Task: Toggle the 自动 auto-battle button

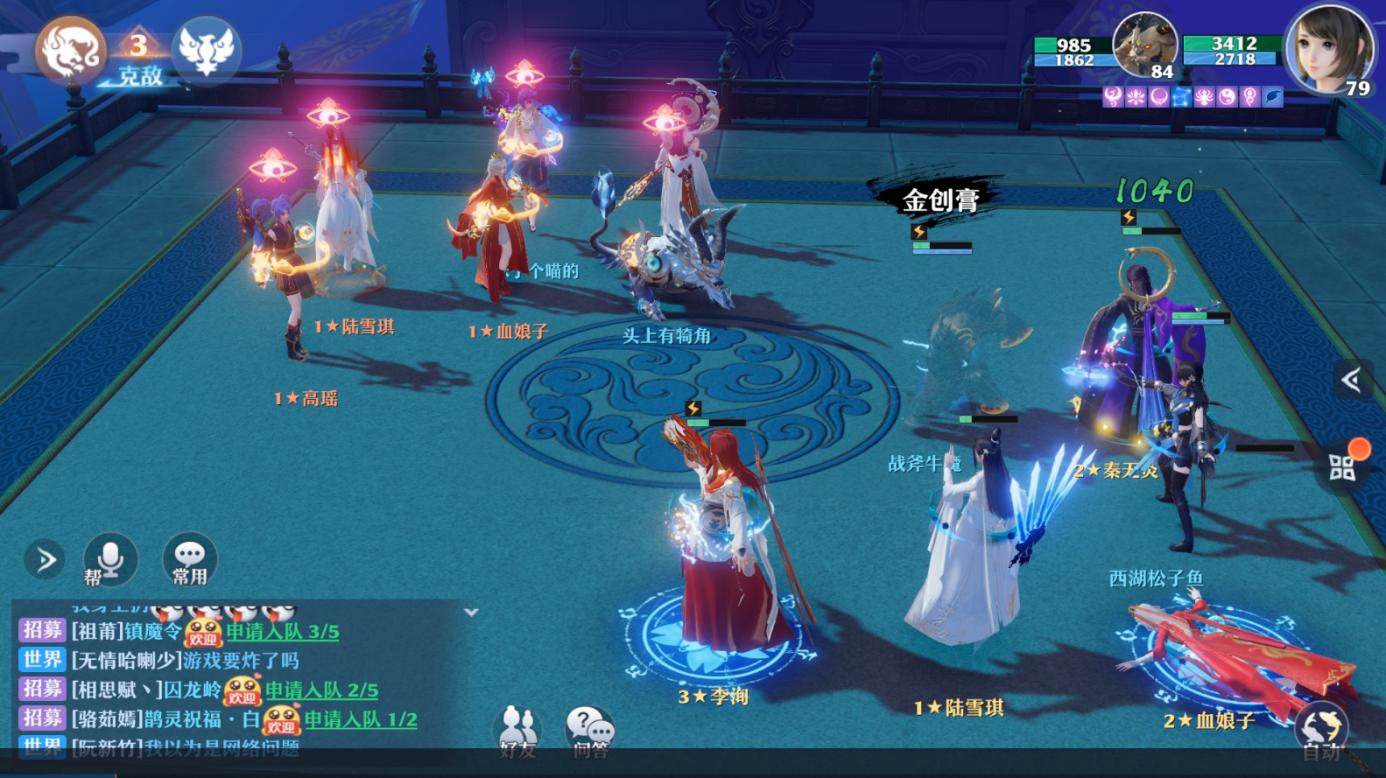Action: [x=1321, y=730]
